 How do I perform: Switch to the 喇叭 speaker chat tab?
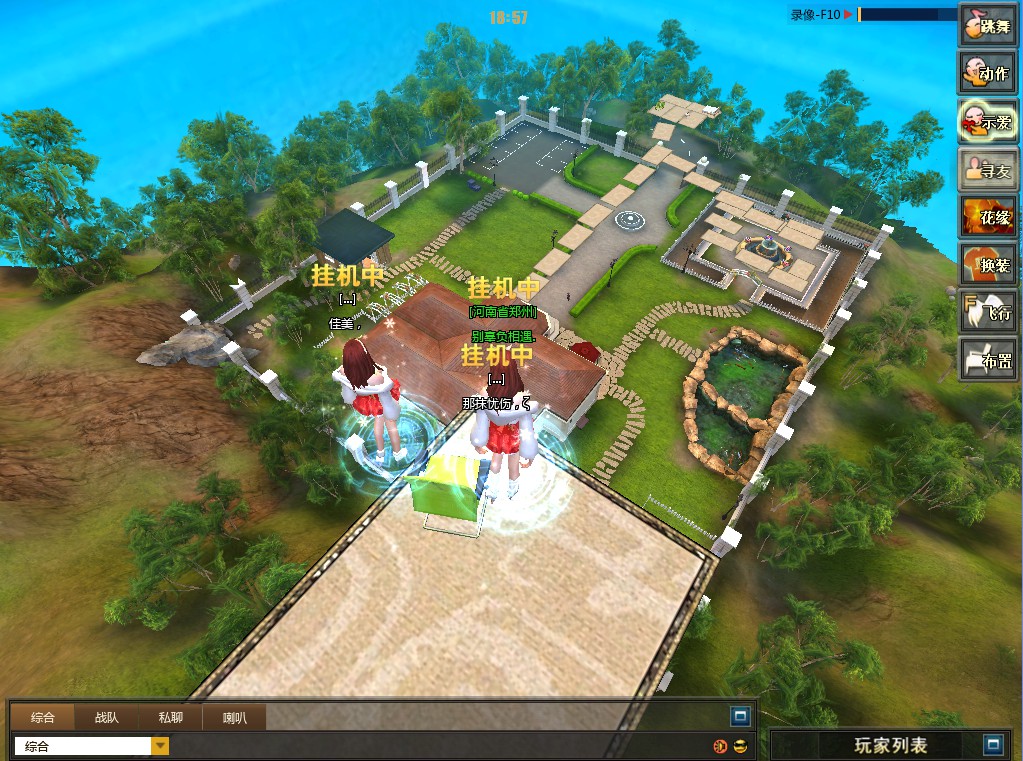click(x=235, y=717)
